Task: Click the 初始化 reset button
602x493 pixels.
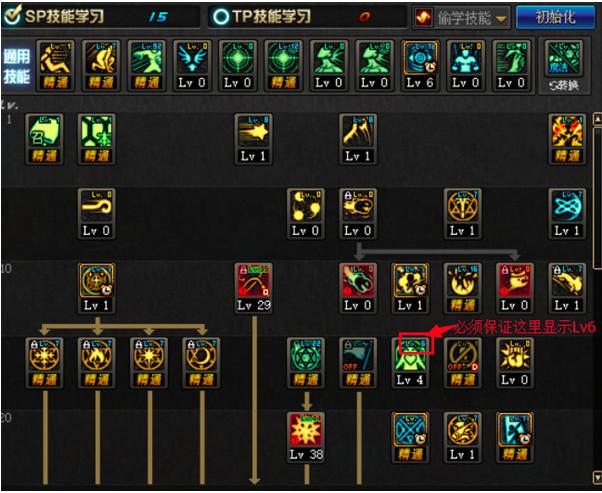Action: pyautogui.click(x=555, y=17)
